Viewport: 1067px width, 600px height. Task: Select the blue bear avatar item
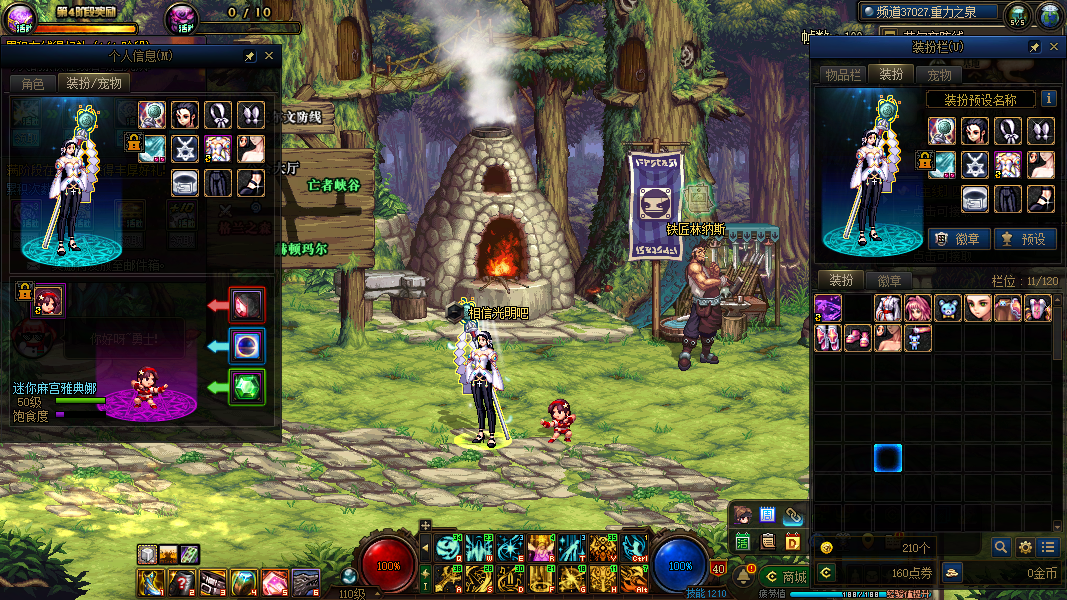948,308
